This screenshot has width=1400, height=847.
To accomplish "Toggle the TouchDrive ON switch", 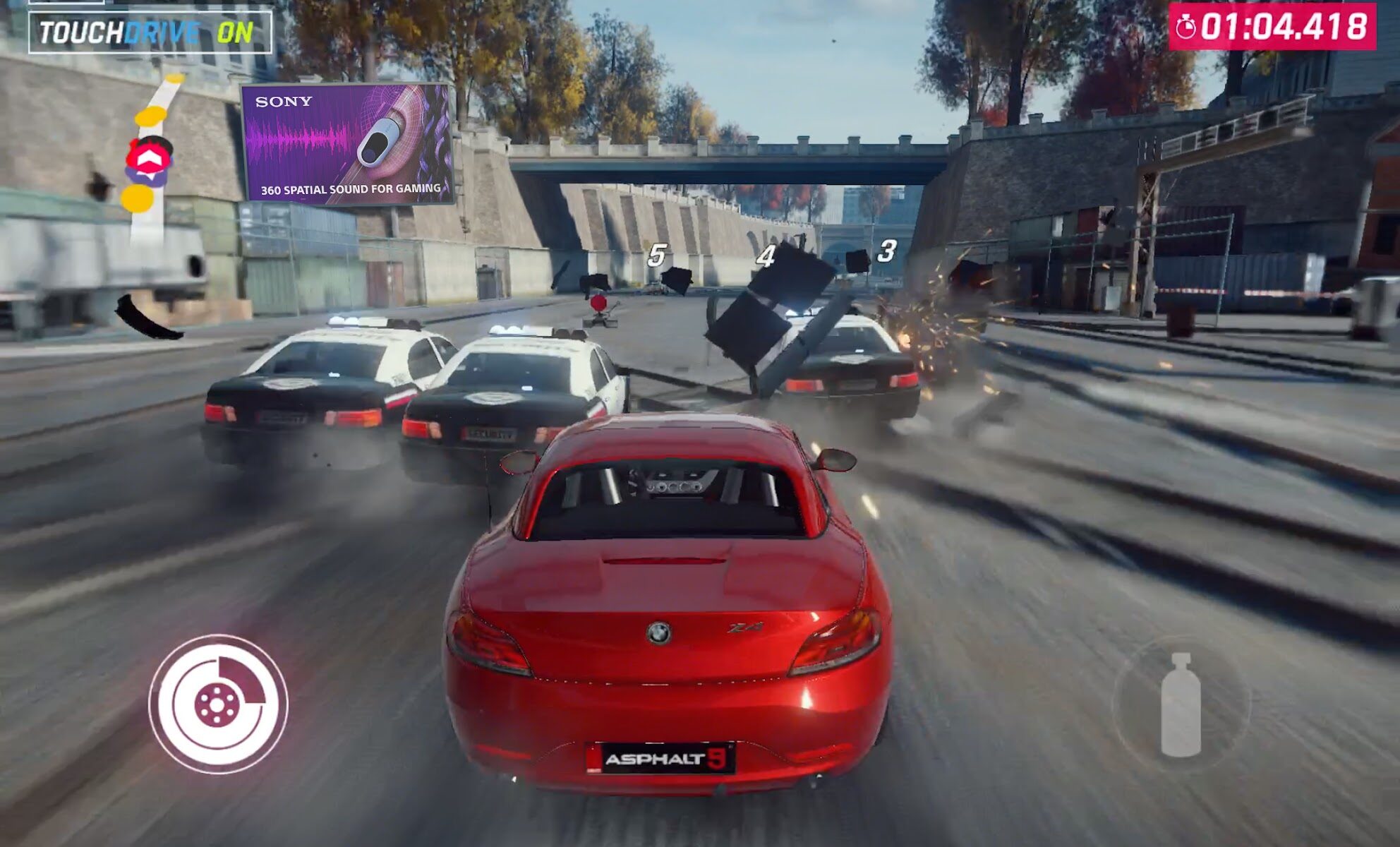I will coord(150,32).
